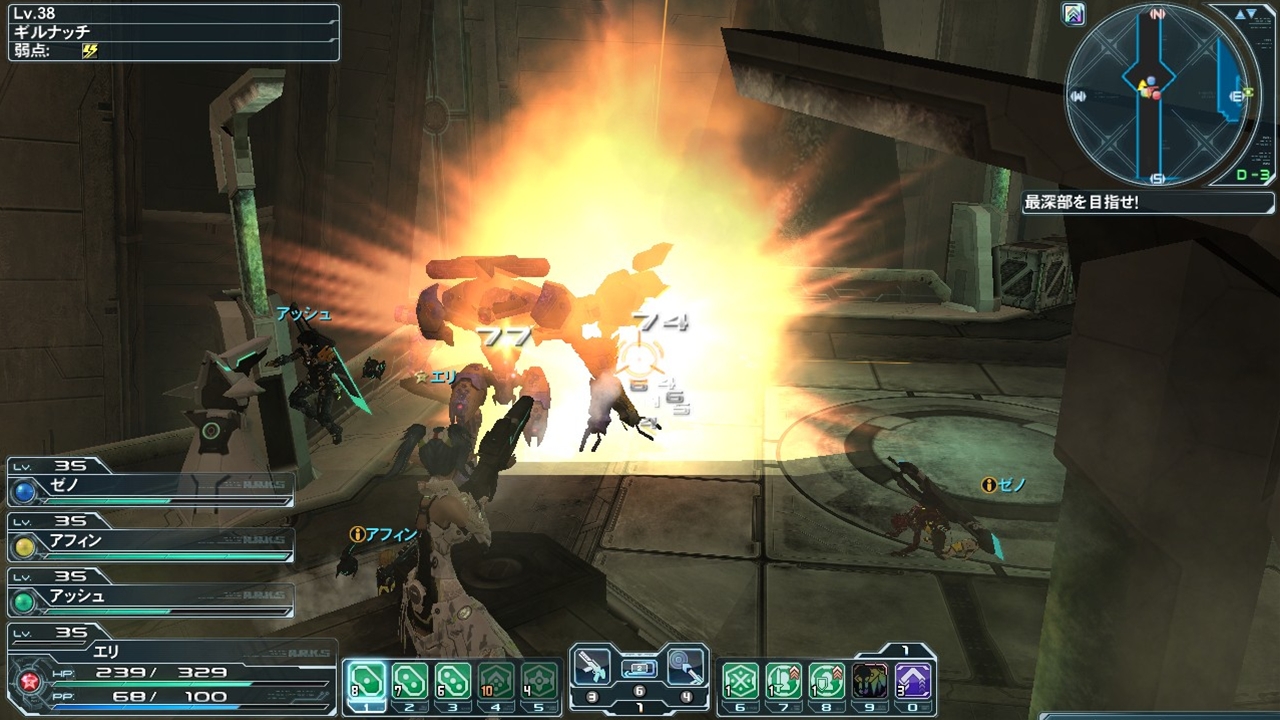Click the circular radar minimap

pyautogui.click(x=1157, y=96)
